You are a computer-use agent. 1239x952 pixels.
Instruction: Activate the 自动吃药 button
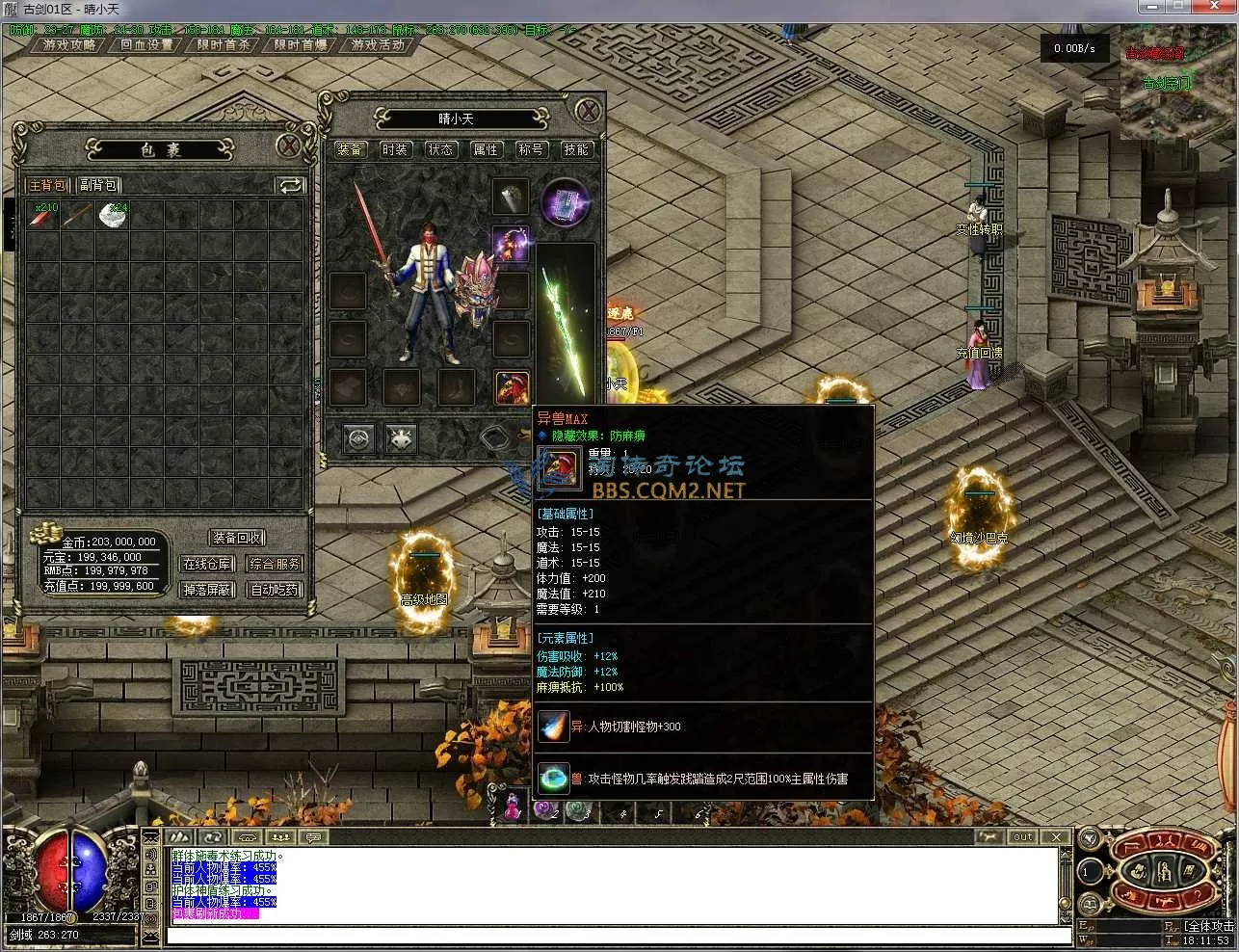(275, 590)
